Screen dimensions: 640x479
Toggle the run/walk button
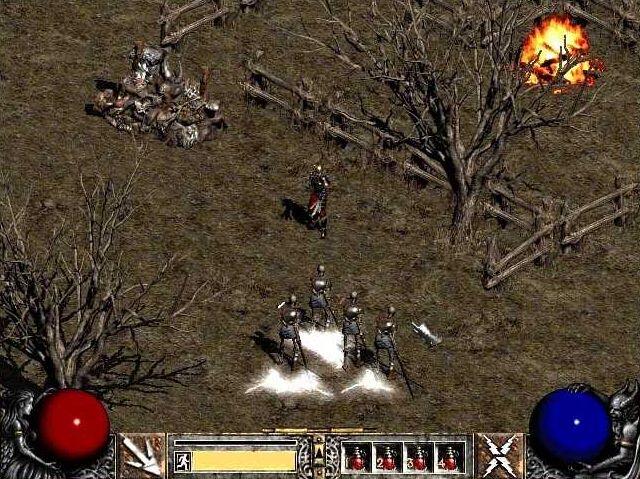coord(182,460)
